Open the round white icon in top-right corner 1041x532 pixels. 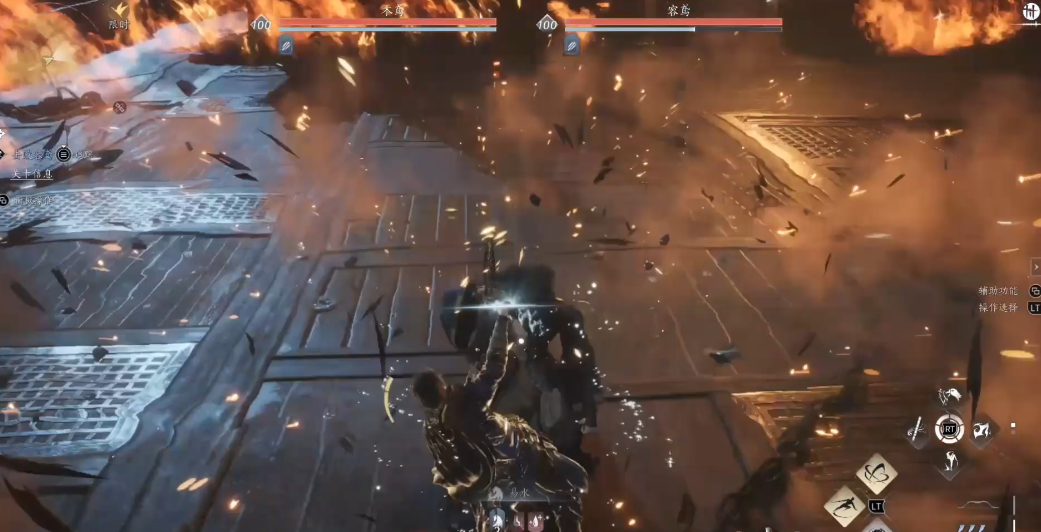click(x=1030, y=13)
